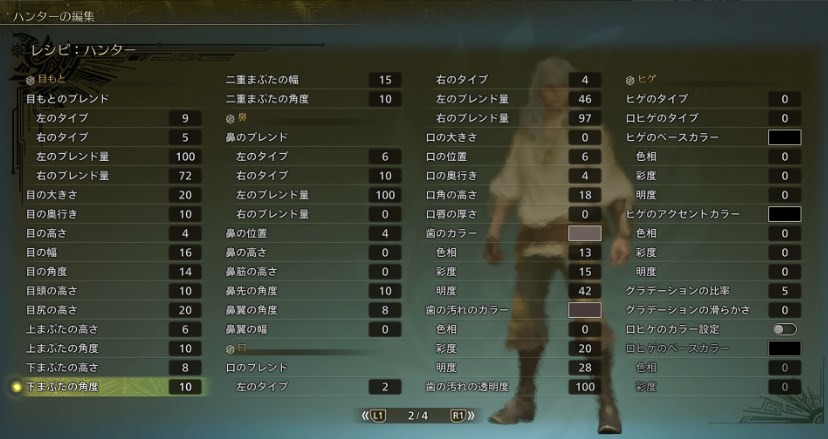Open the 歯の汚れのカラー color swatch
This screenshot has height=439, width=828.
tap(584, 310)
